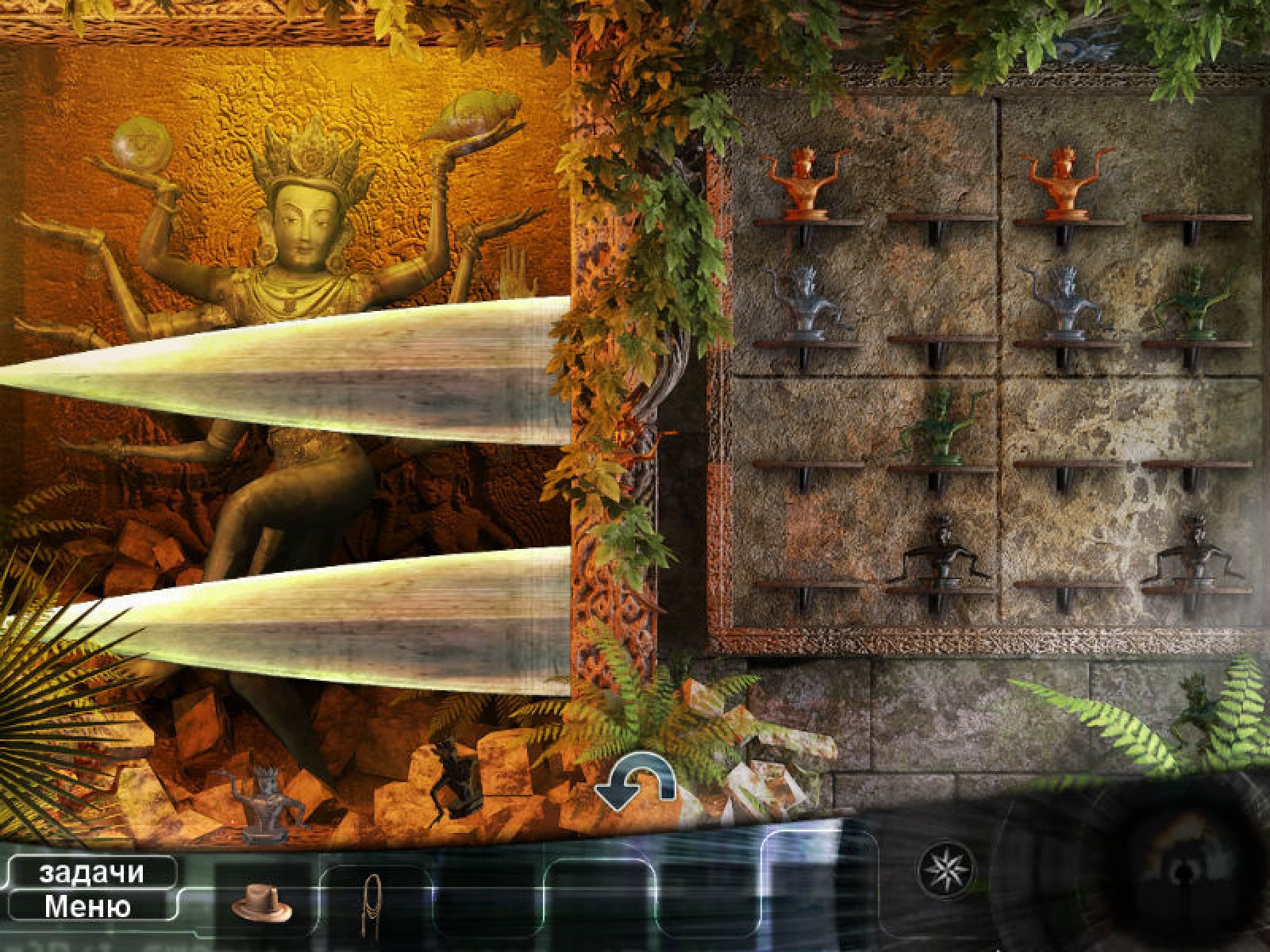Pick the rope item from inventory
The image size is (1270, 952).
pos(371,900)
